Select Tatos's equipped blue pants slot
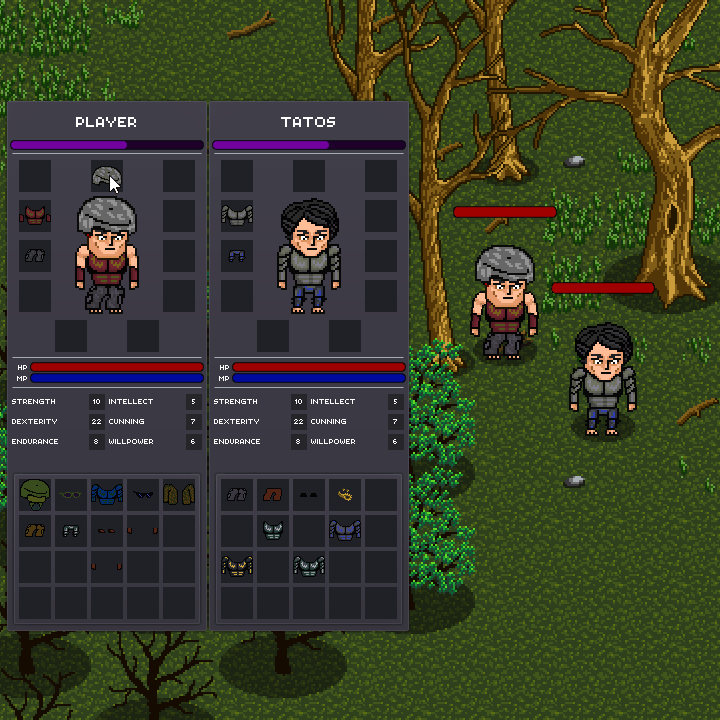The image size is (720, 720). coord(236,255)
